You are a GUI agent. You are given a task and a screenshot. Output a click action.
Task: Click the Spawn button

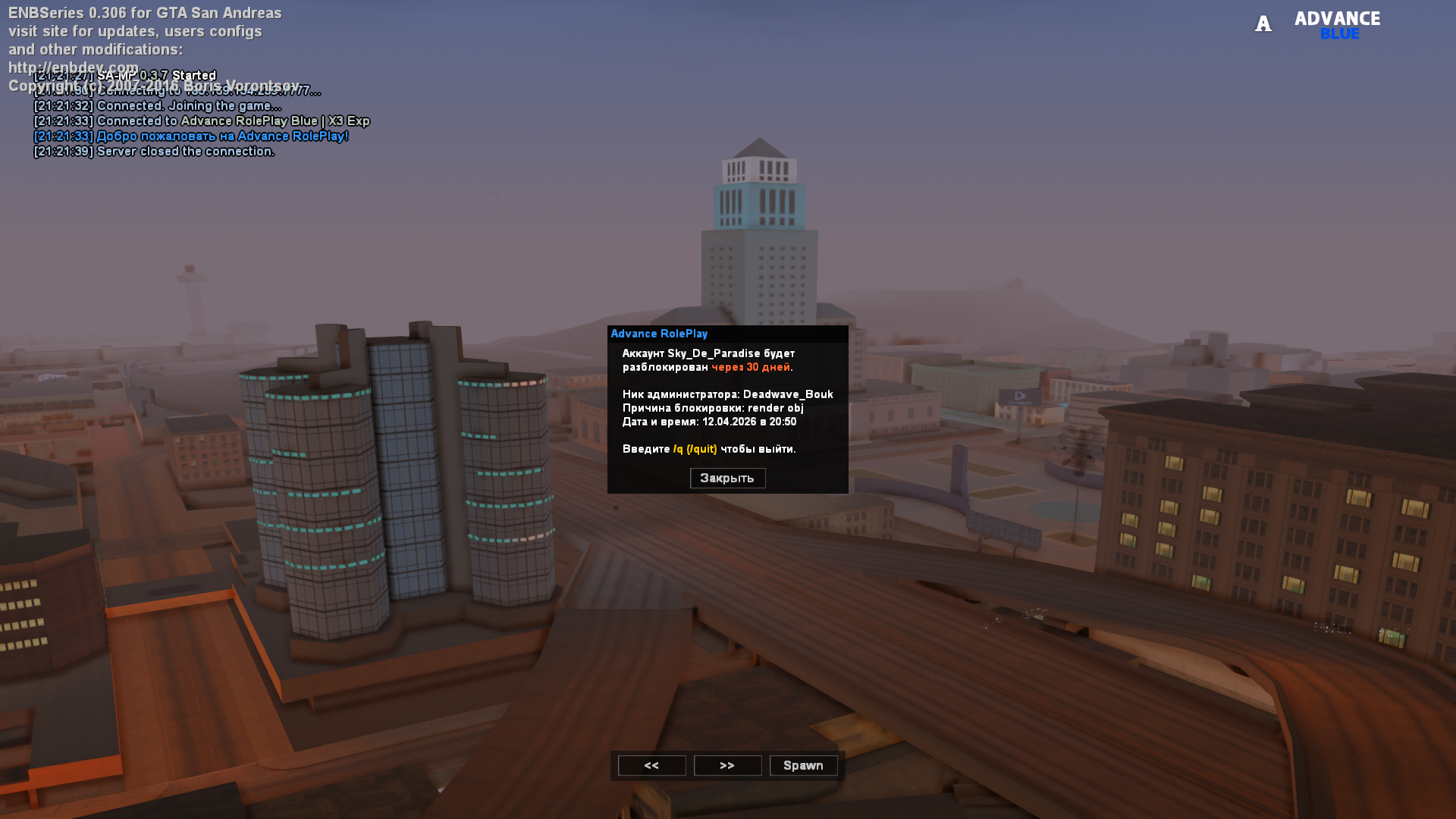point(803,766)
